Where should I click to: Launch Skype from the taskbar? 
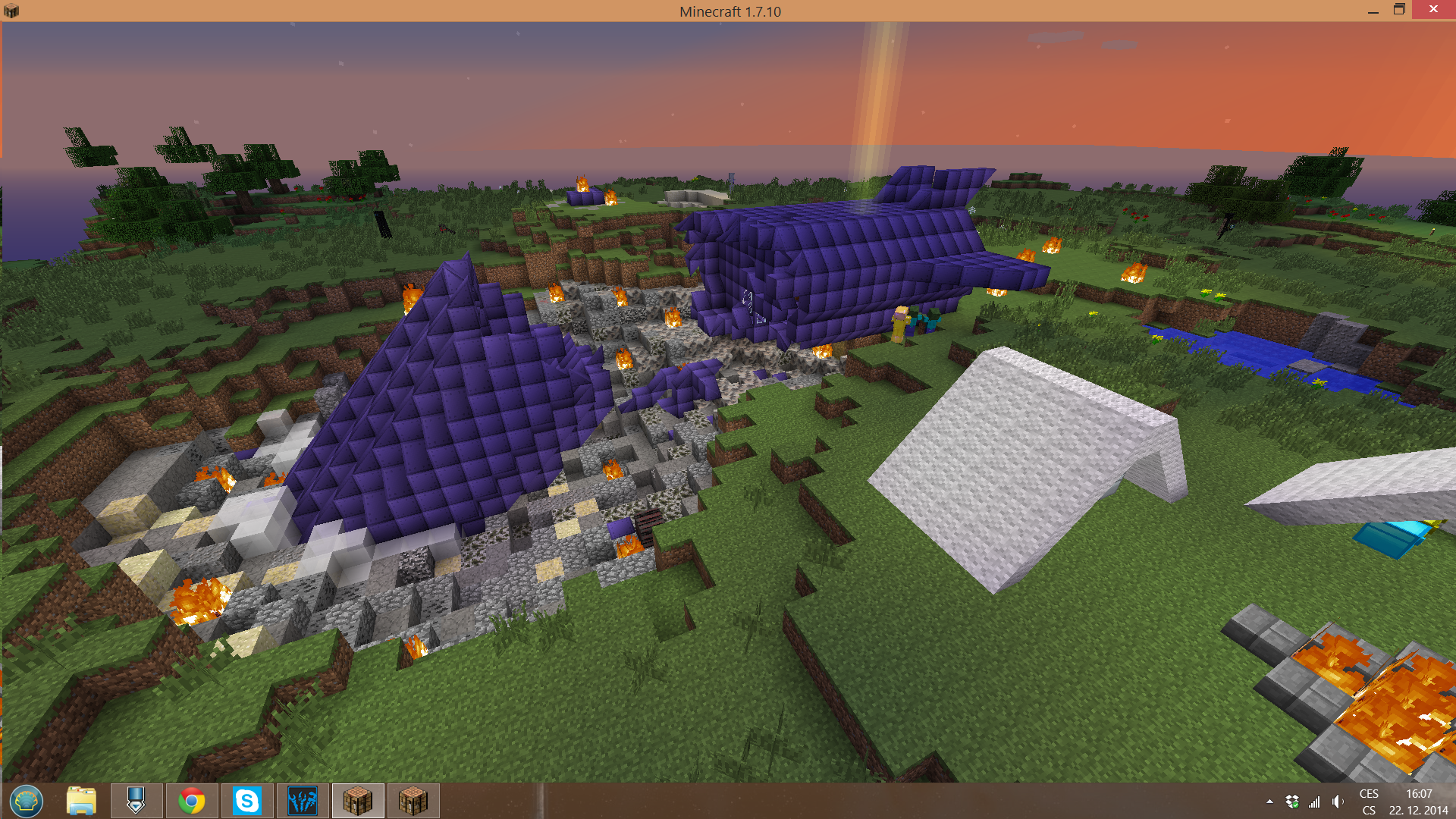coord(248,800)
